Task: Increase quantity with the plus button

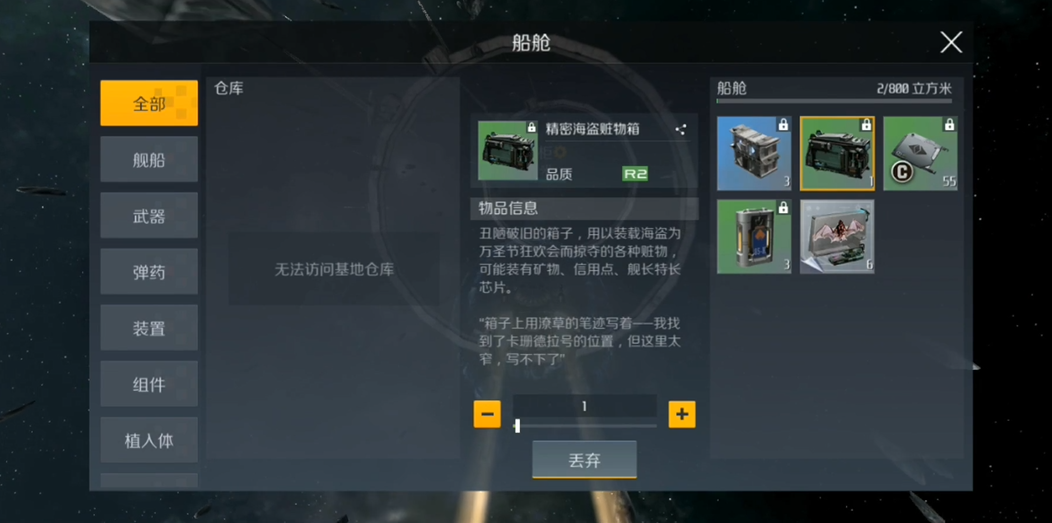Action: (682, 414)
